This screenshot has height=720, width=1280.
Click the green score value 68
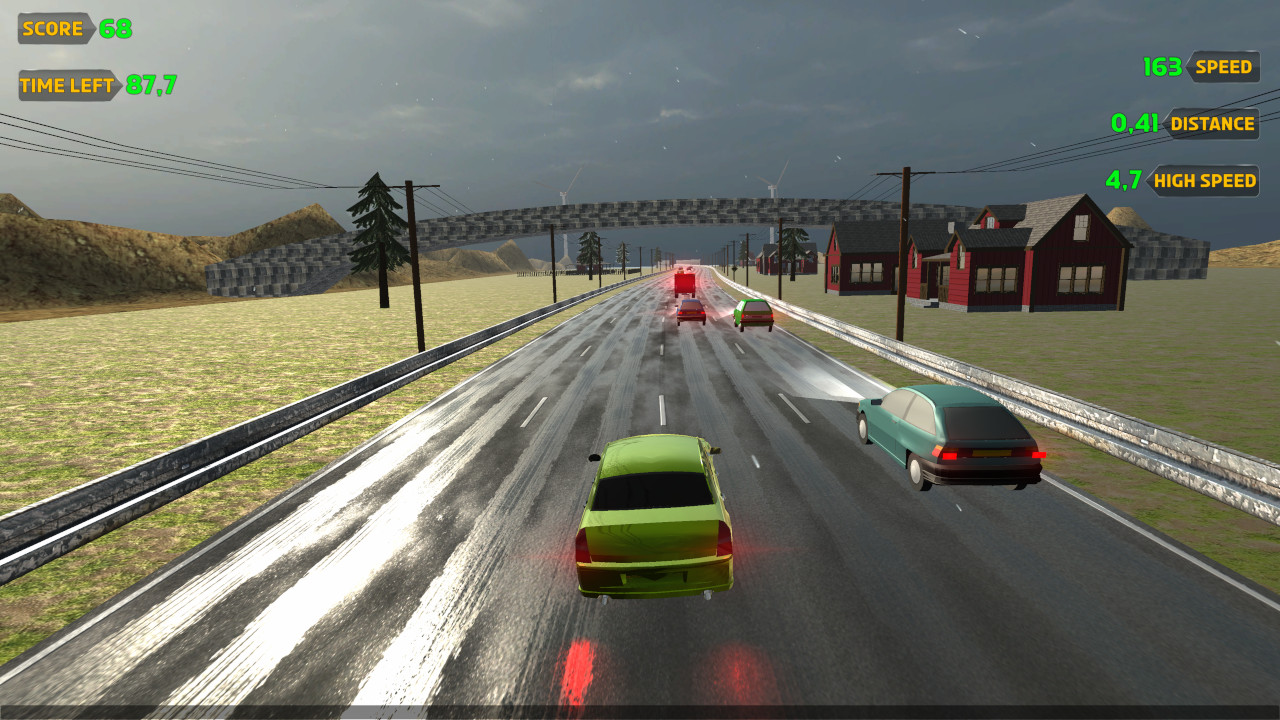(113, 28)
